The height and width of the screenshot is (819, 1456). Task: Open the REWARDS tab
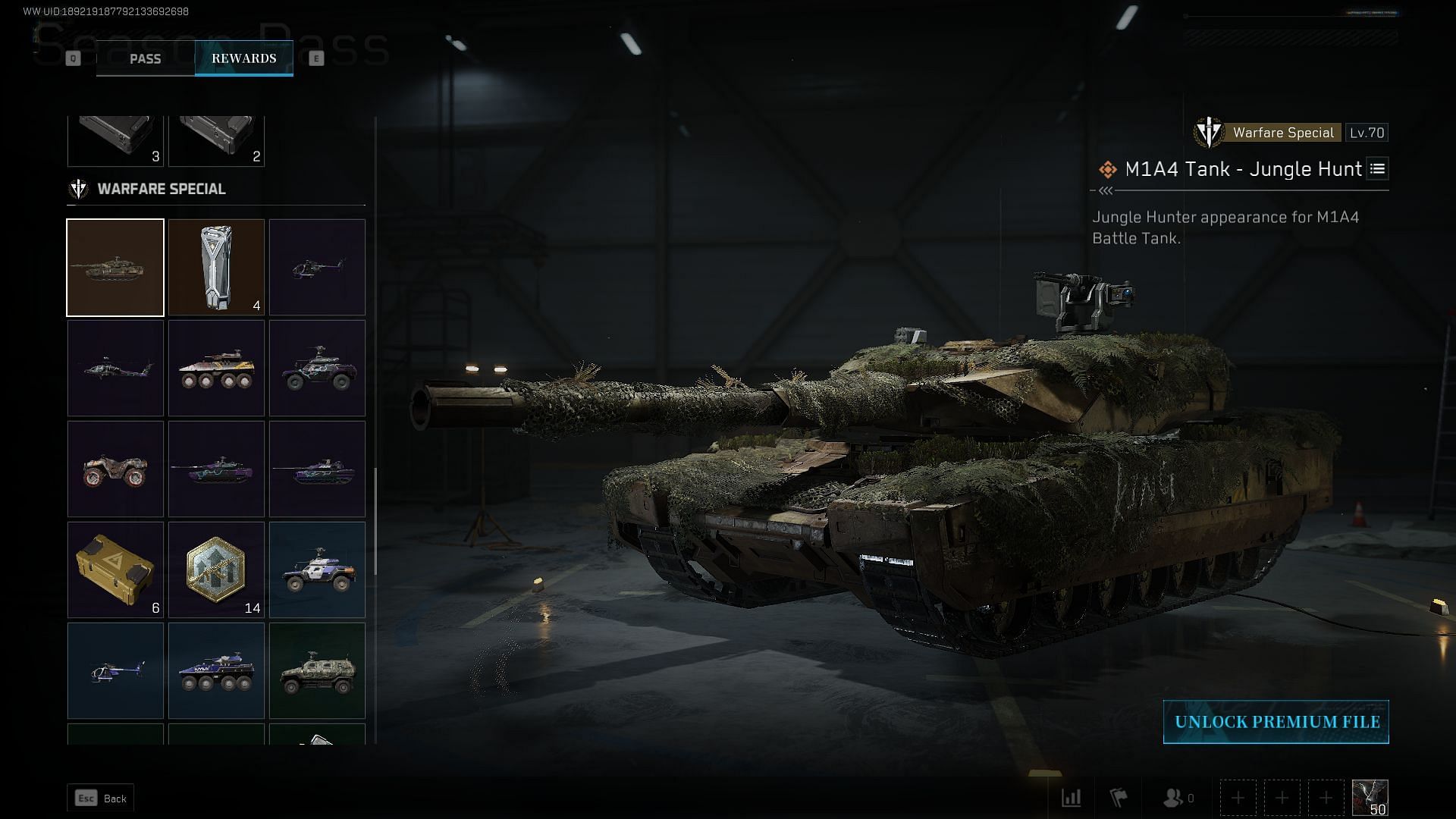click(243, 58)
